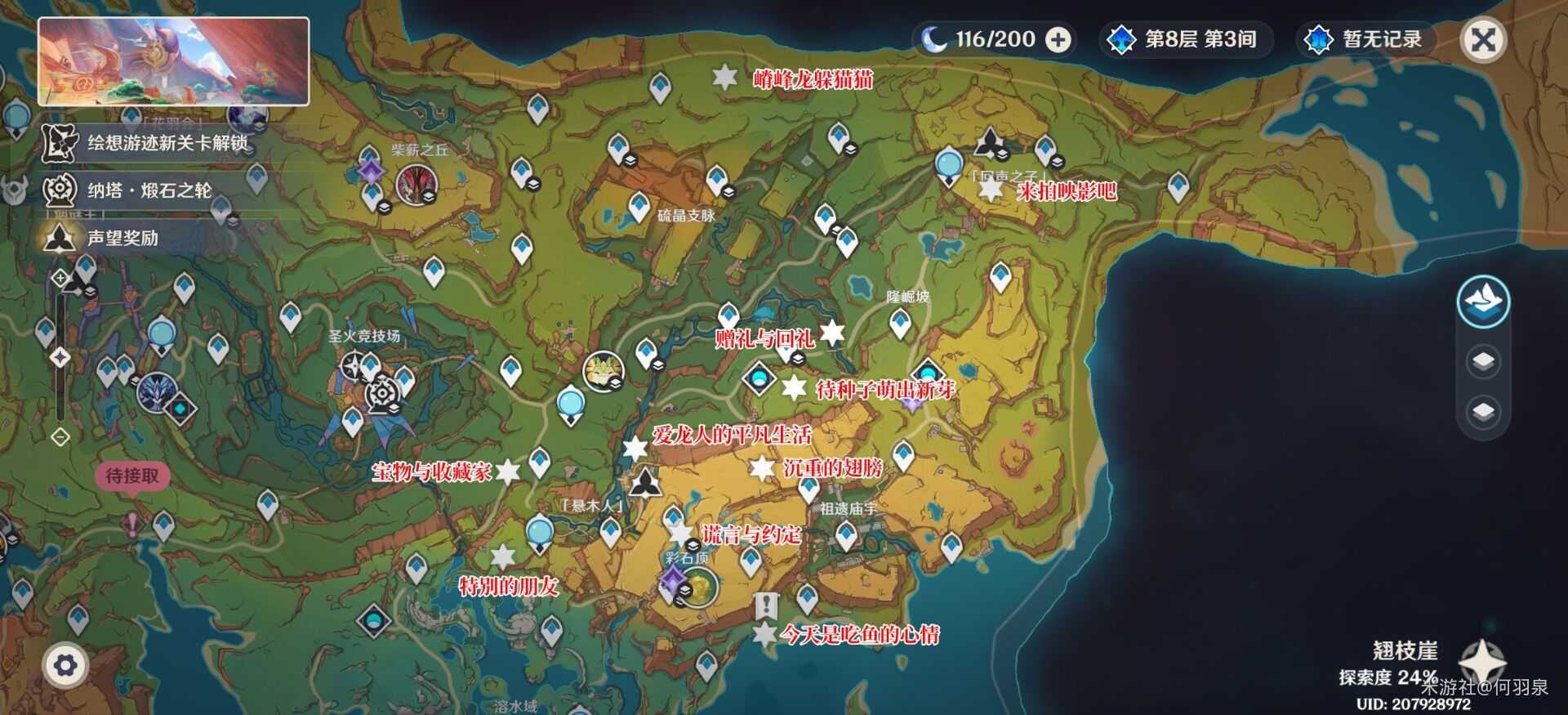Open the map settings gear
The width and height of the screenshot is (1568, 715).
(65, 665)
